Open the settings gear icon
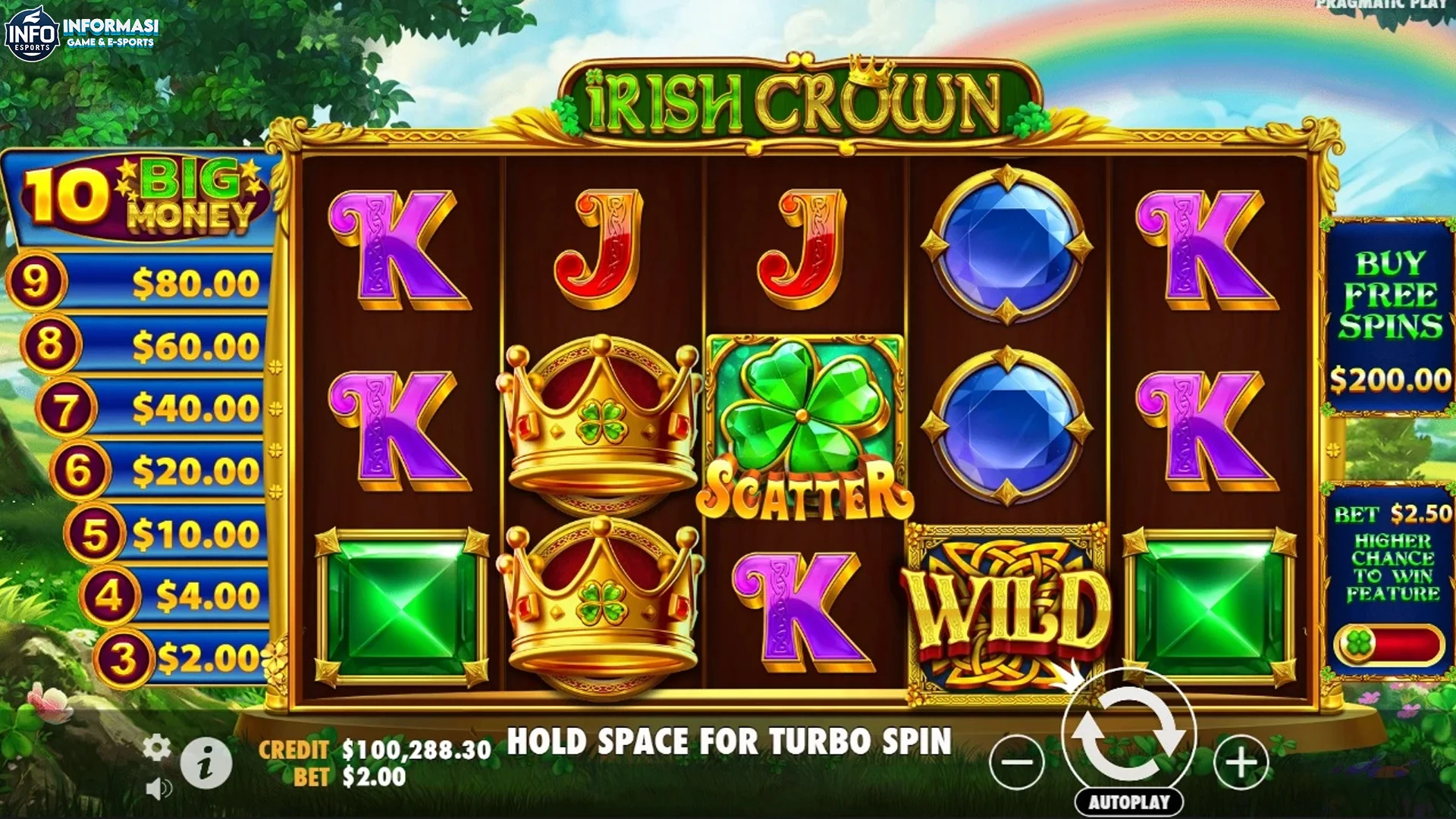This screenshot has width=1456, height=819. pos(157,747)
